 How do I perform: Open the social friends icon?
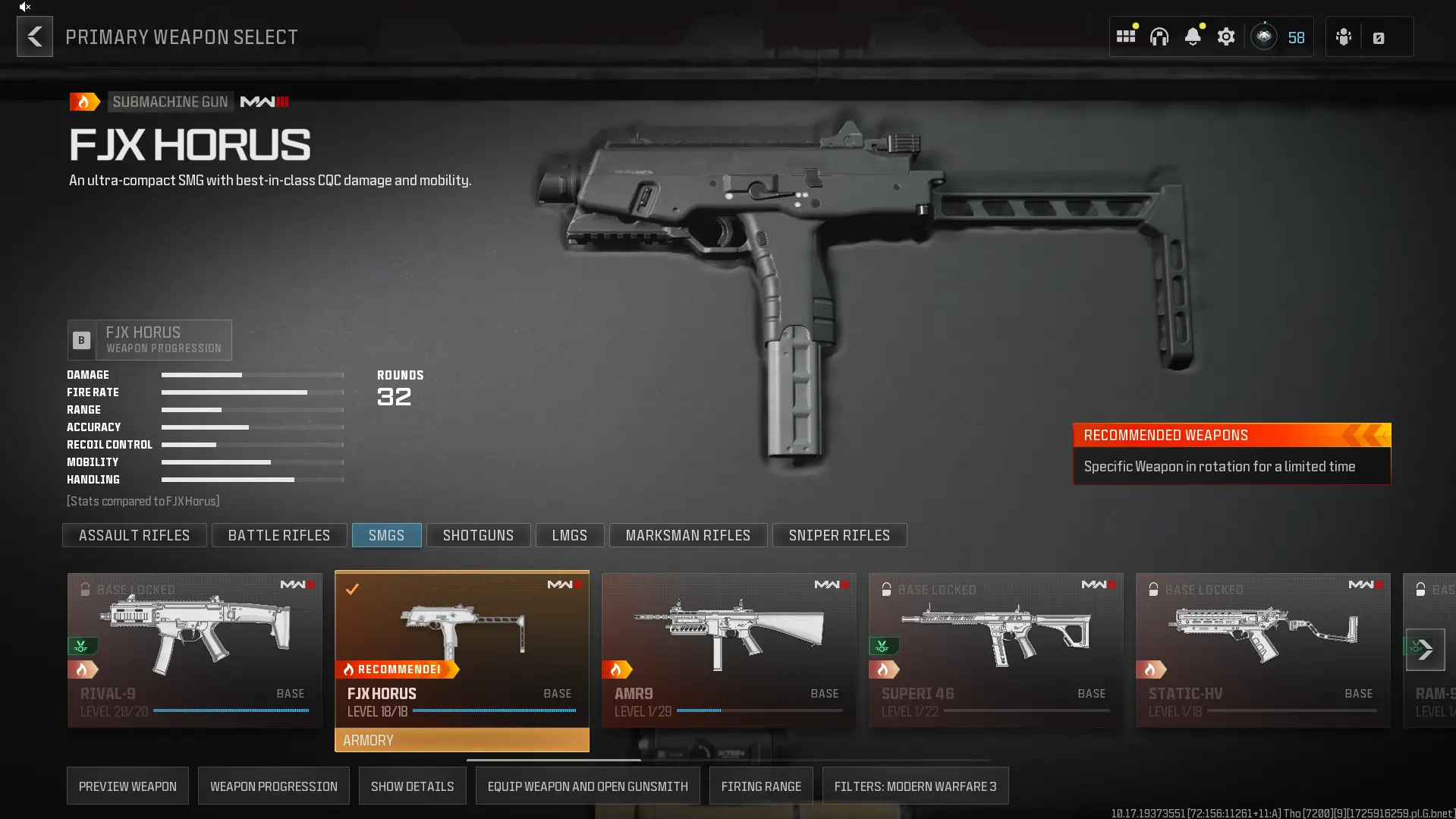[1343, 36]
